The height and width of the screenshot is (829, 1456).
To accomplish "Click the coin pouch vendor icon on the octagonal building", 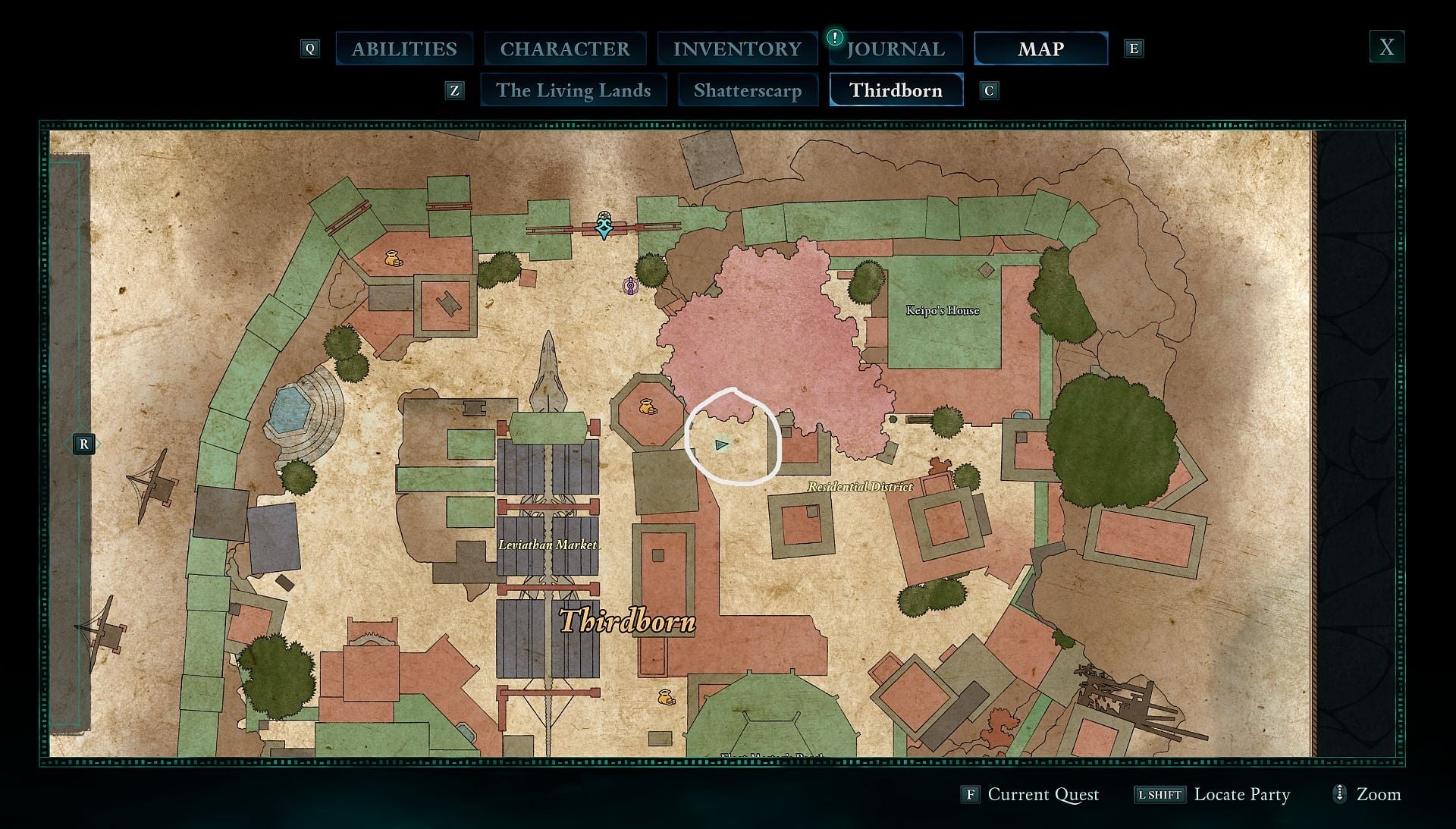I will [x=648, y=407].
